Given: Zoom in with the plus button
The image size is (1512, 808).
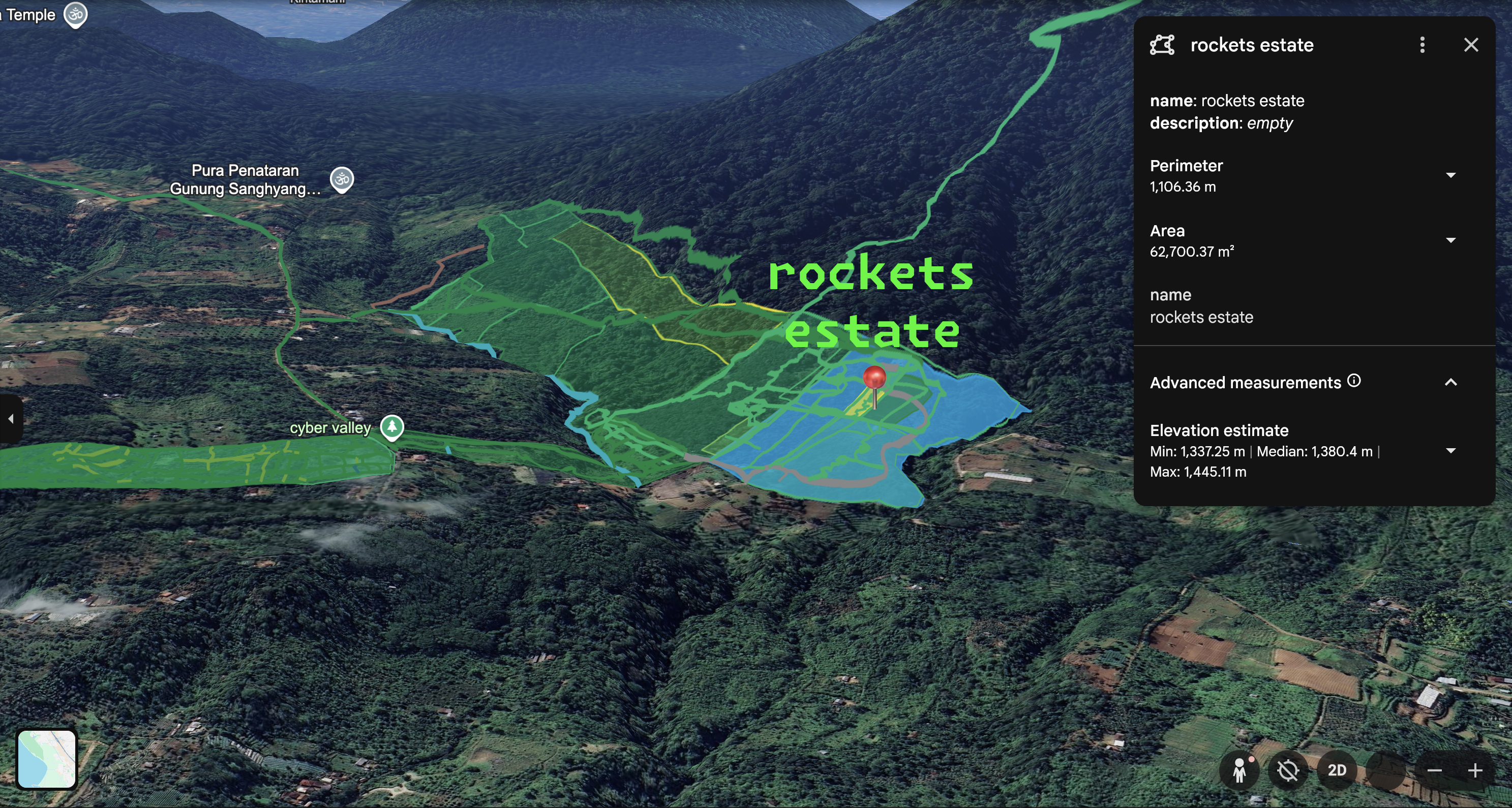Looking at the screenshot, I should pyautogui.click(x=1474, y=770).
